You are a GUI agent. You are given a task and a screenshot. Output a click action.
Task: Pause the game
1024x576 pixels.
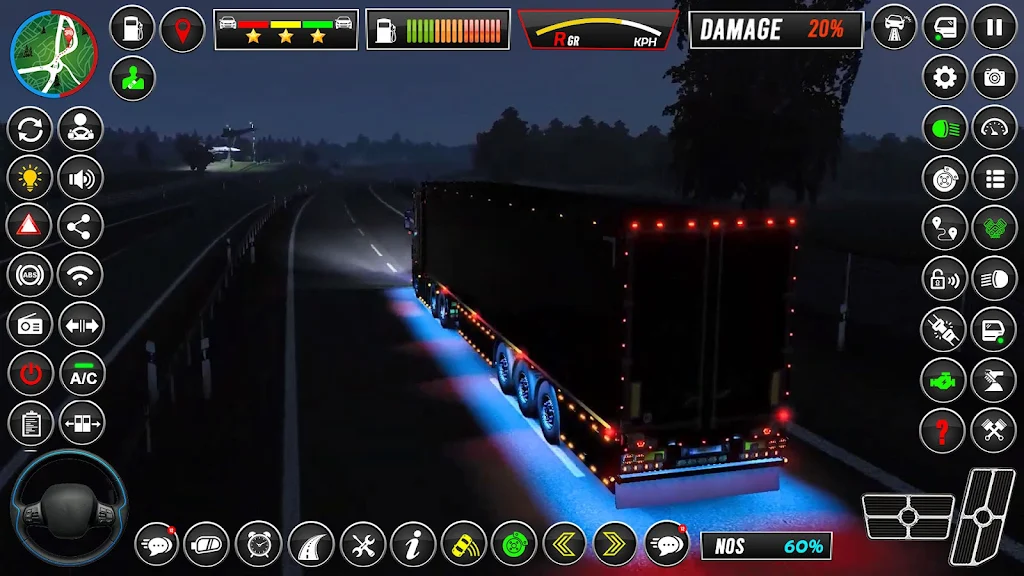click(x=994, y=27)
